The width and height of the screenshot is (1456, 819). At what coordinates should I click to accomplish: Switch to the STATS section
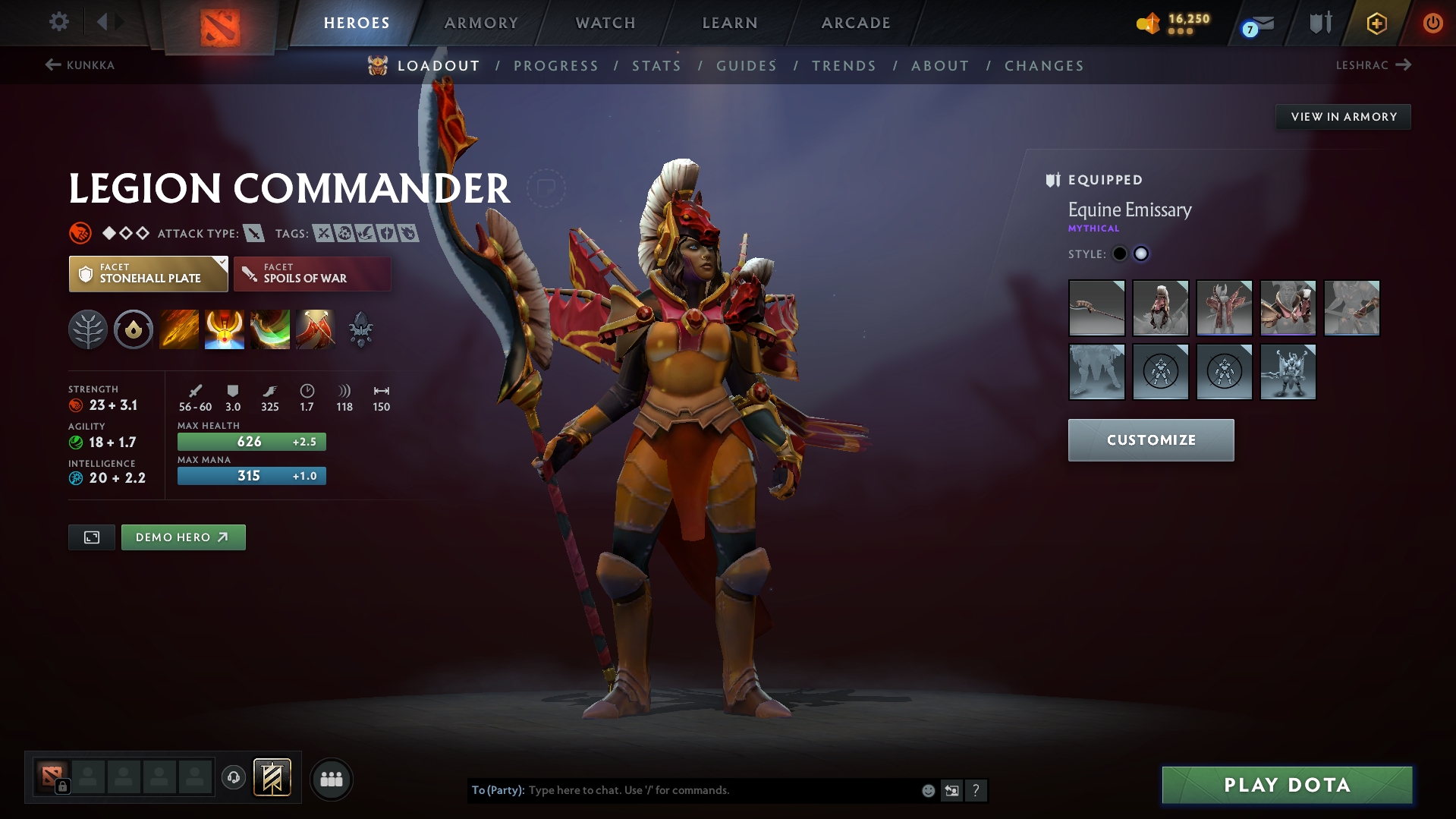pos(656,65)
